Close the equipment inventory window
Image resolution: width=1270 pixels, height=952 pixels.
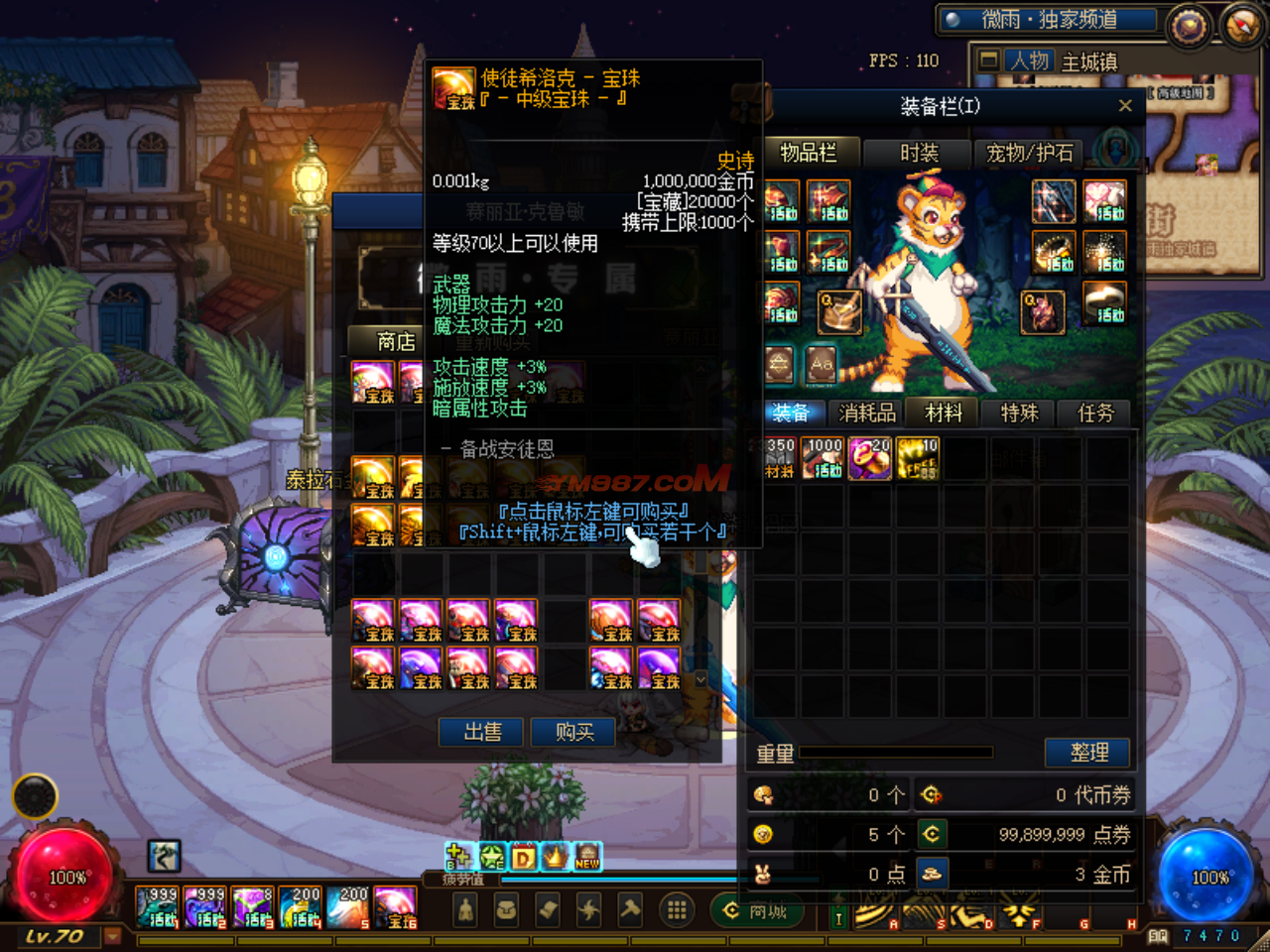coord(1125,106)
